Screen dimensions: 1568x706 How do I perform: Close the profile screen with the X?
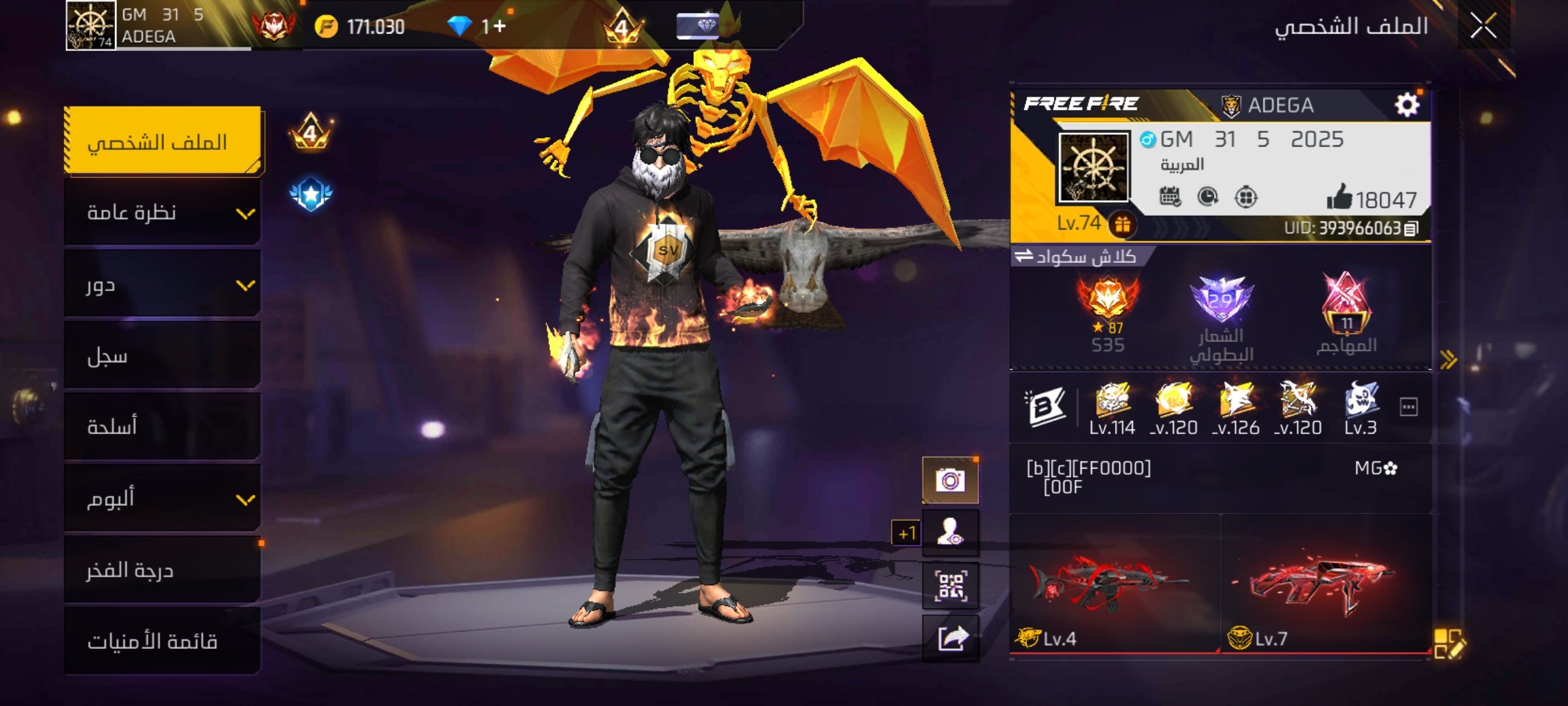coord(1483,27)
